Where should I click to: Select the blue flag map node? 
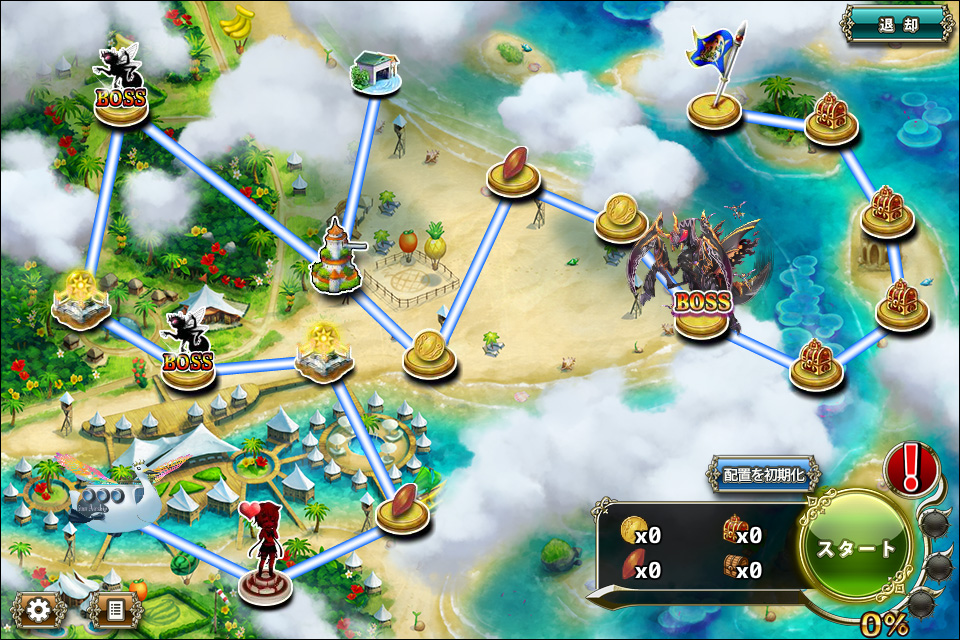click(714, 105)
